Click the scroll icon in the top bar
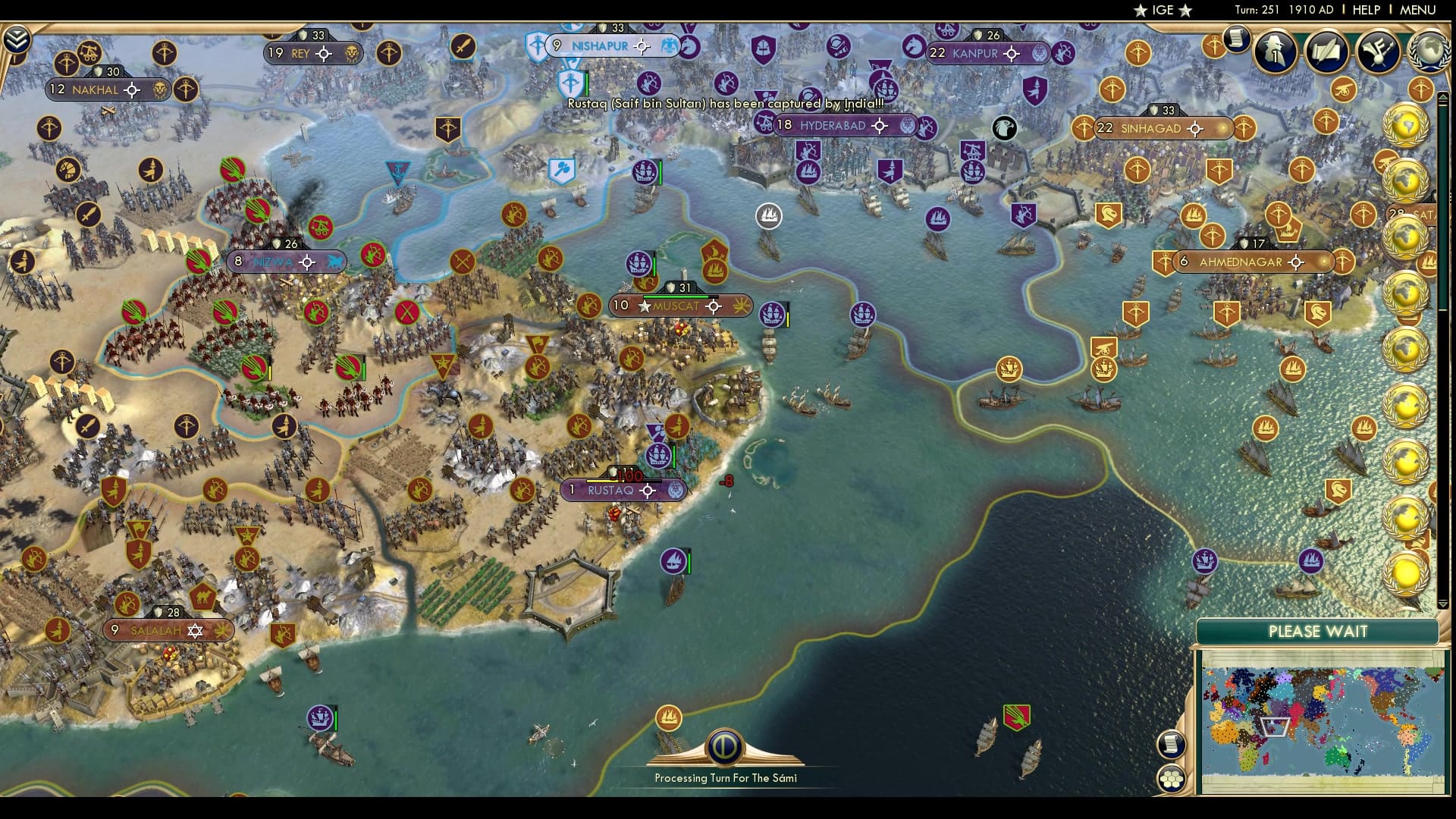1456x819 pixels. click(x=1236, y=38)
